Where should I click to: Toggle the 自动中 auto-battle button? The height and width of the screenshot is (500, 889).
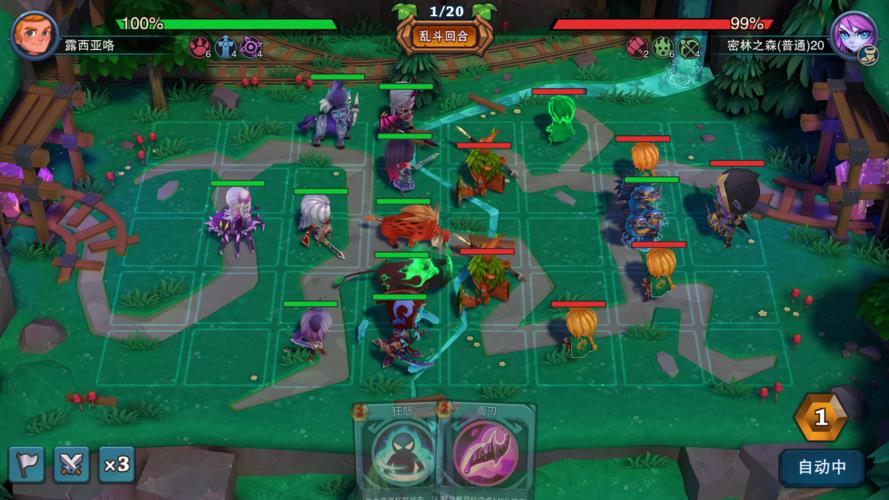(x=821, y=467)
